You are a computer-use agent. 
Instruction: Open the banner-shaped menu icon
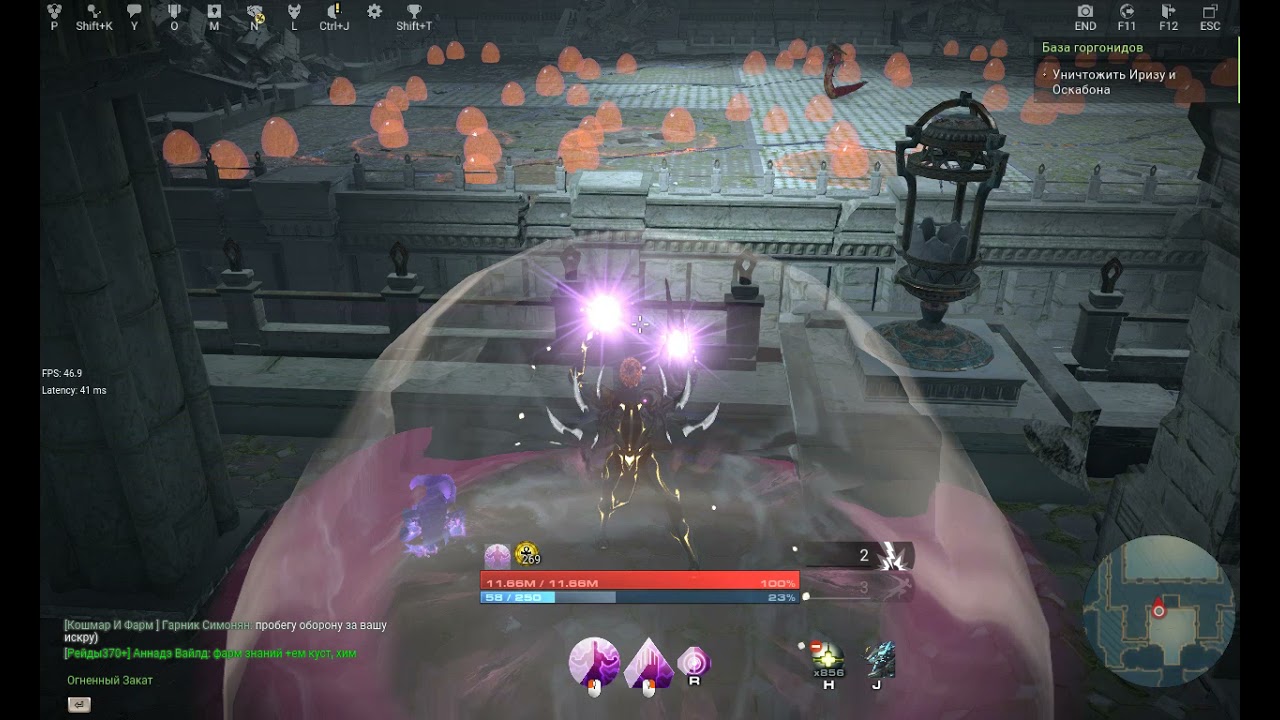pyautogui.click(x=174, y=12)
